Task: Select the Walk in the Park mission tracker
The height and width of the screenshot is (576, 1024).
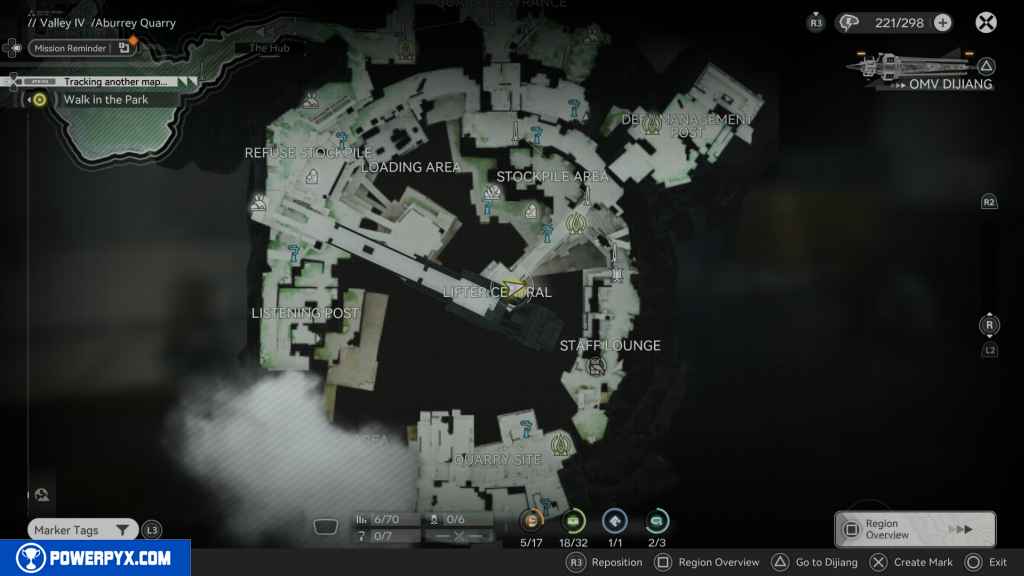Action: click(106, 99)
